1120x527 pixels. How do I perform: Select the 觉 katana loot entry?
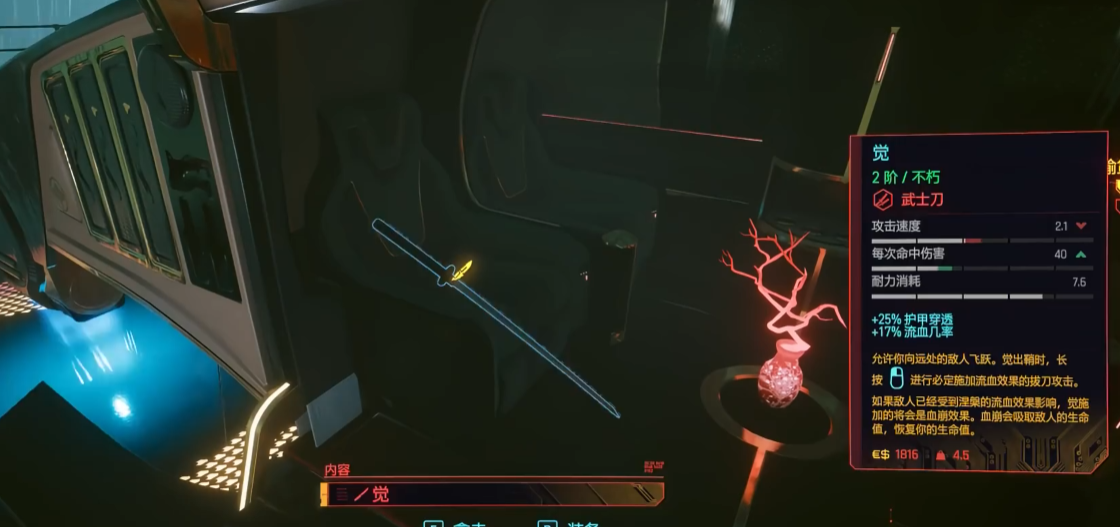490,493
